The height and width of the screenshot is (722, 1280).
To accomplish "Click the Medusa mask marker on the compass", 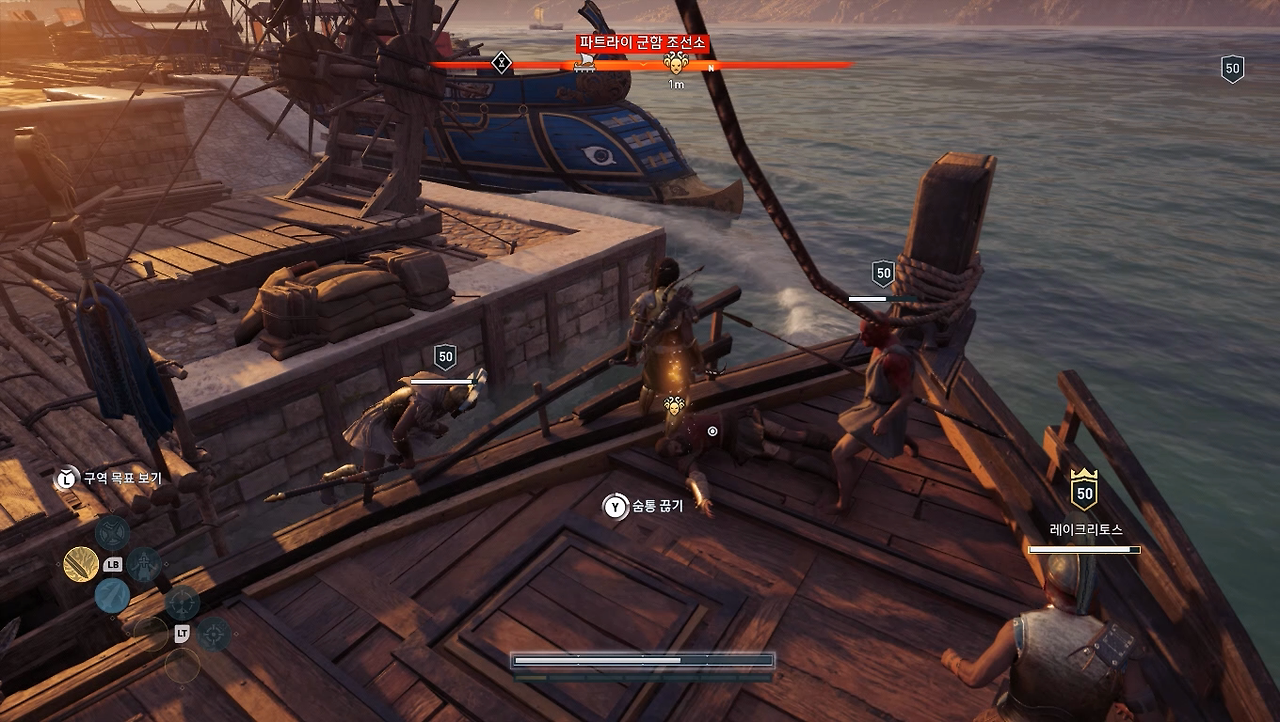I will click(676, 63).
